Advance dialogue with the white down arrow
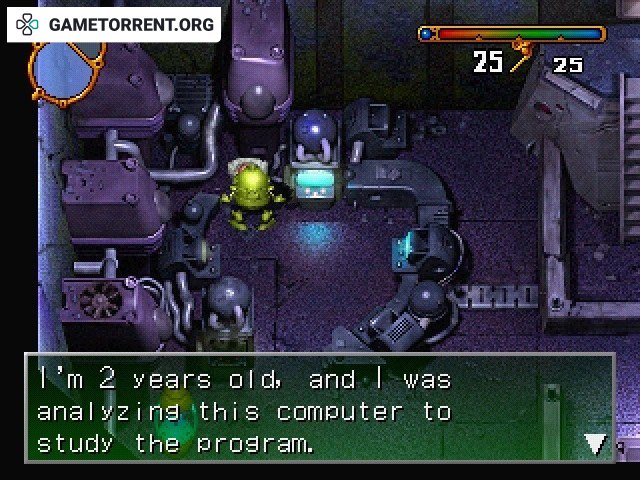Image resolution: width=640 pixels, height=480 pixels. pyautogui.click(x=596, y=443)
